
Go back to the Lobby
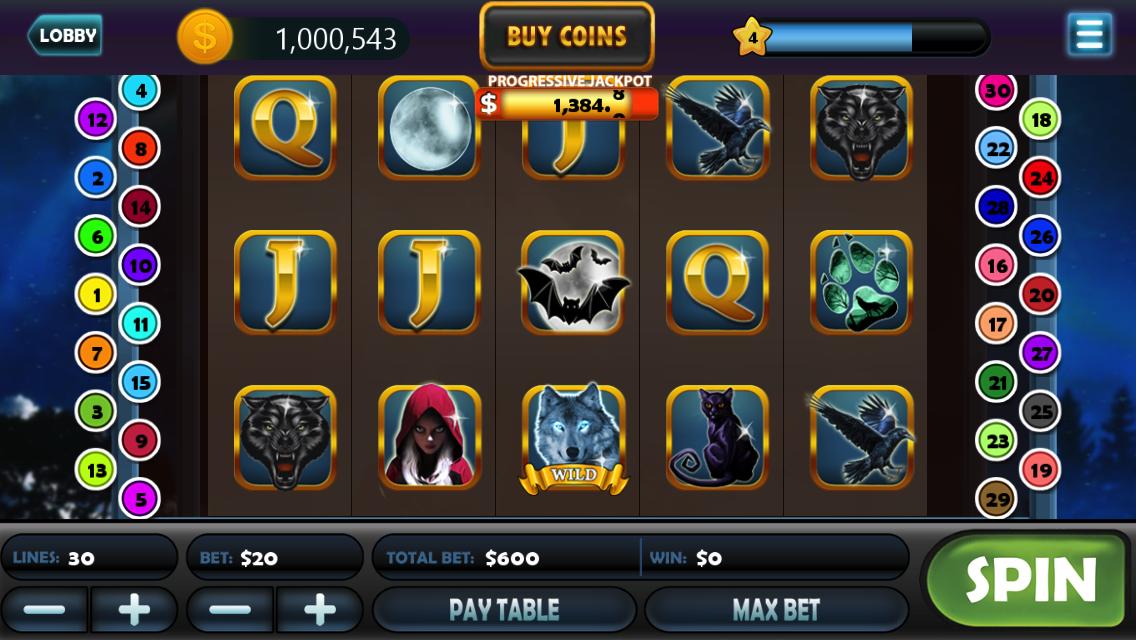click(x=65, y=36)
